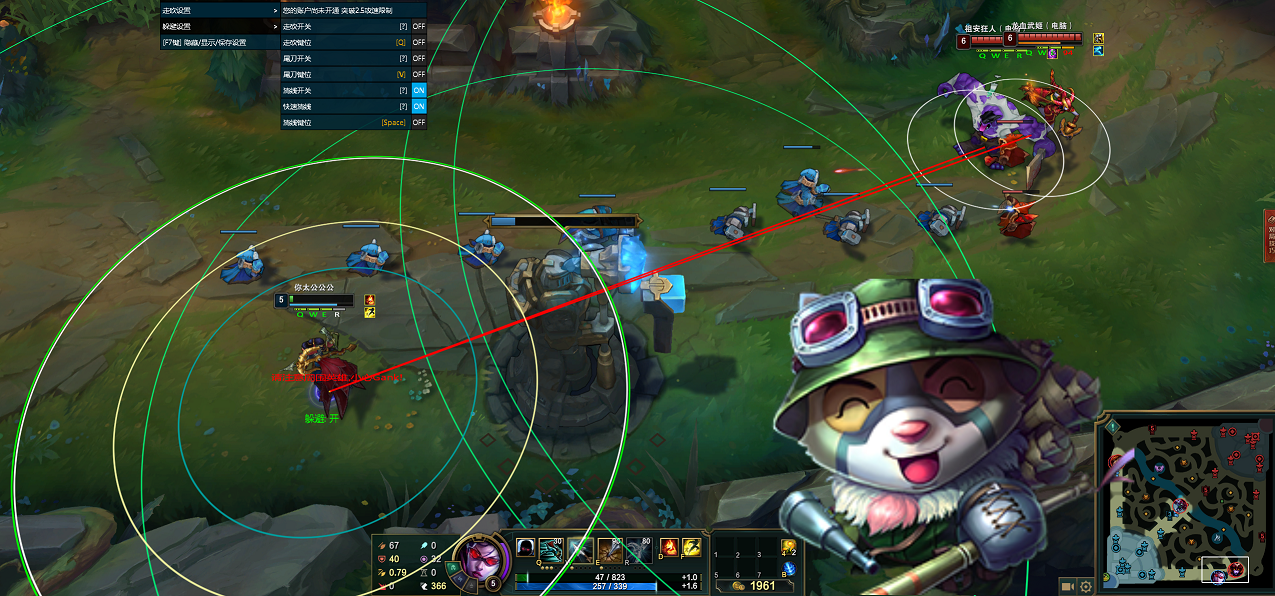The height and width of the screenshot is (596, 1275).
Task: Use the Flash summoner spell
Action: point(691,548)
